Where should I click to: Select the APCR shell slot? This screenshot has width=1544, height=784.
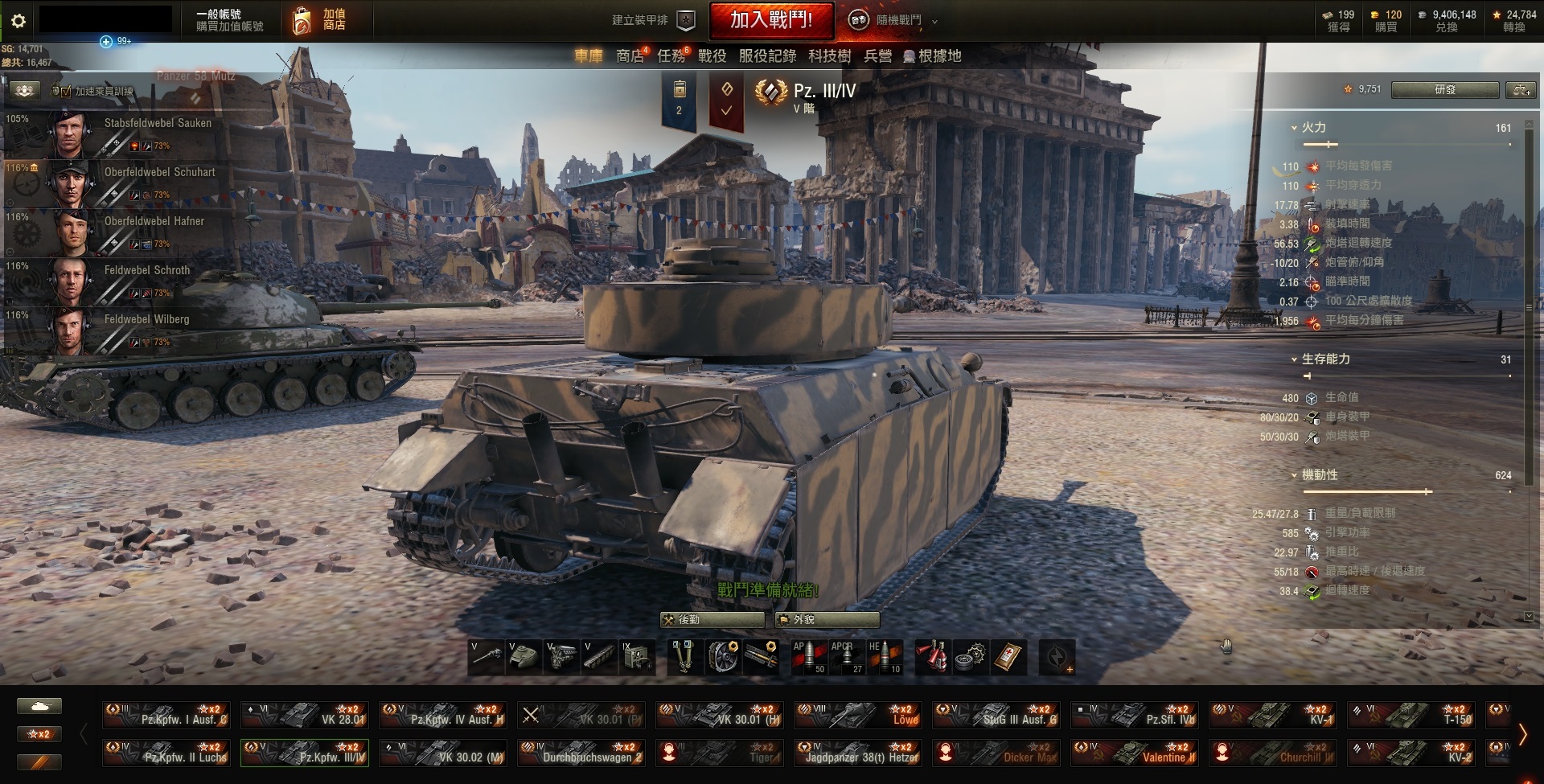click(846, 657)
